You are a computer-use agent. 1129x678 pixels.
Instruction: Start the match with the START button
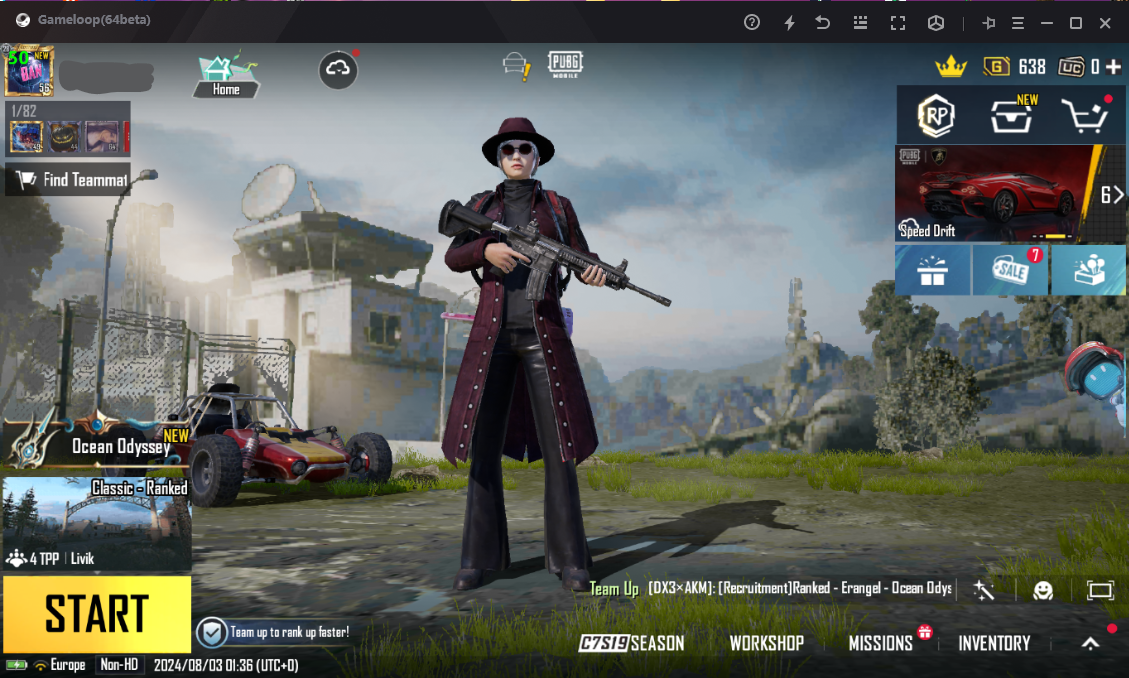[96, 613]
